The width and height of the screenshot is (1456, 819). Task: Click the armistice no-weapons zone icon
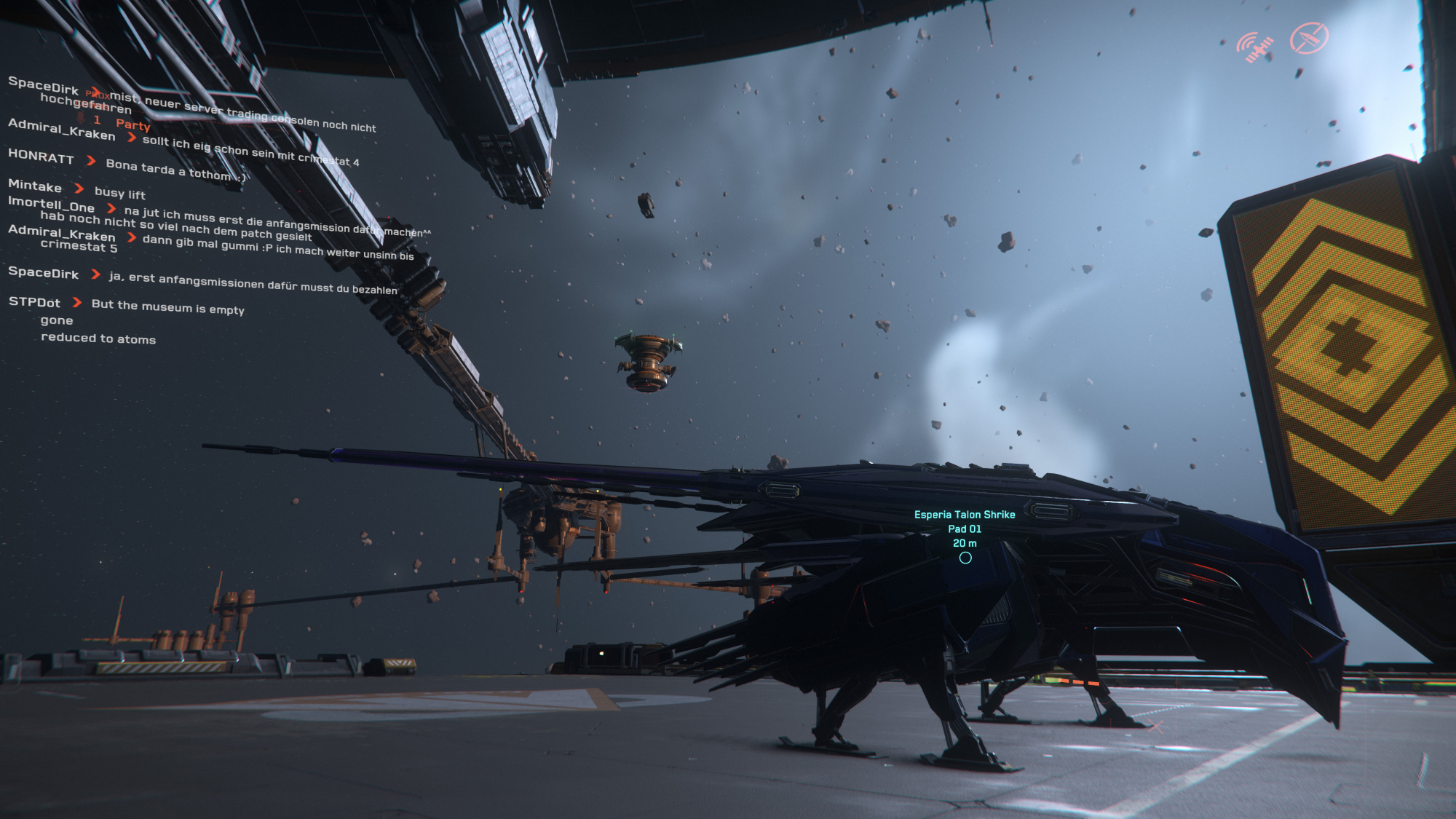click(x=1309, y=38)
